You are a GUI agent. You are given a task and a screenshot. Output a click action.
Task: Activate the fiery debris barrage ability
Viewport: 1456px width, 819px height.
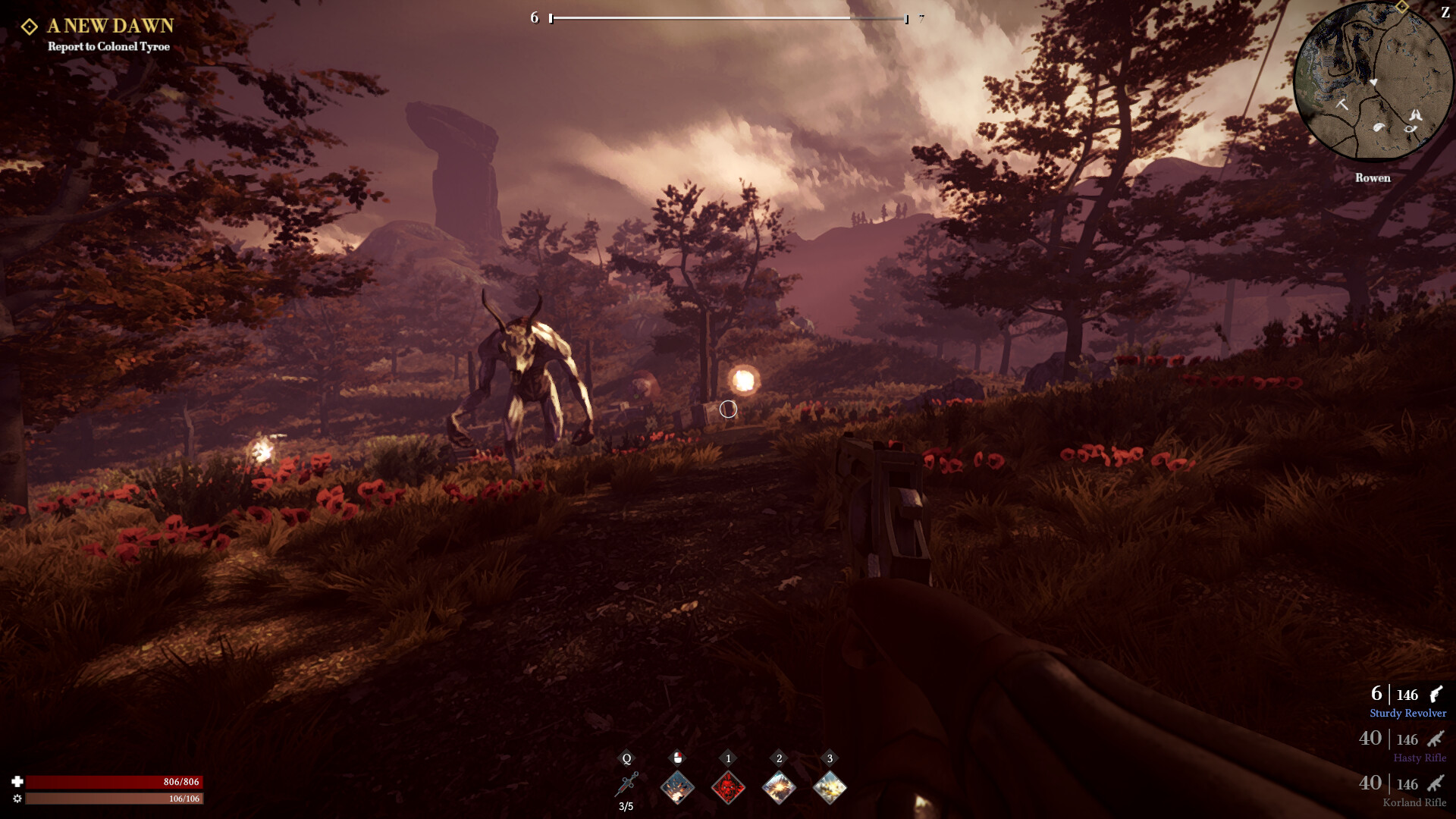[677, 787]
